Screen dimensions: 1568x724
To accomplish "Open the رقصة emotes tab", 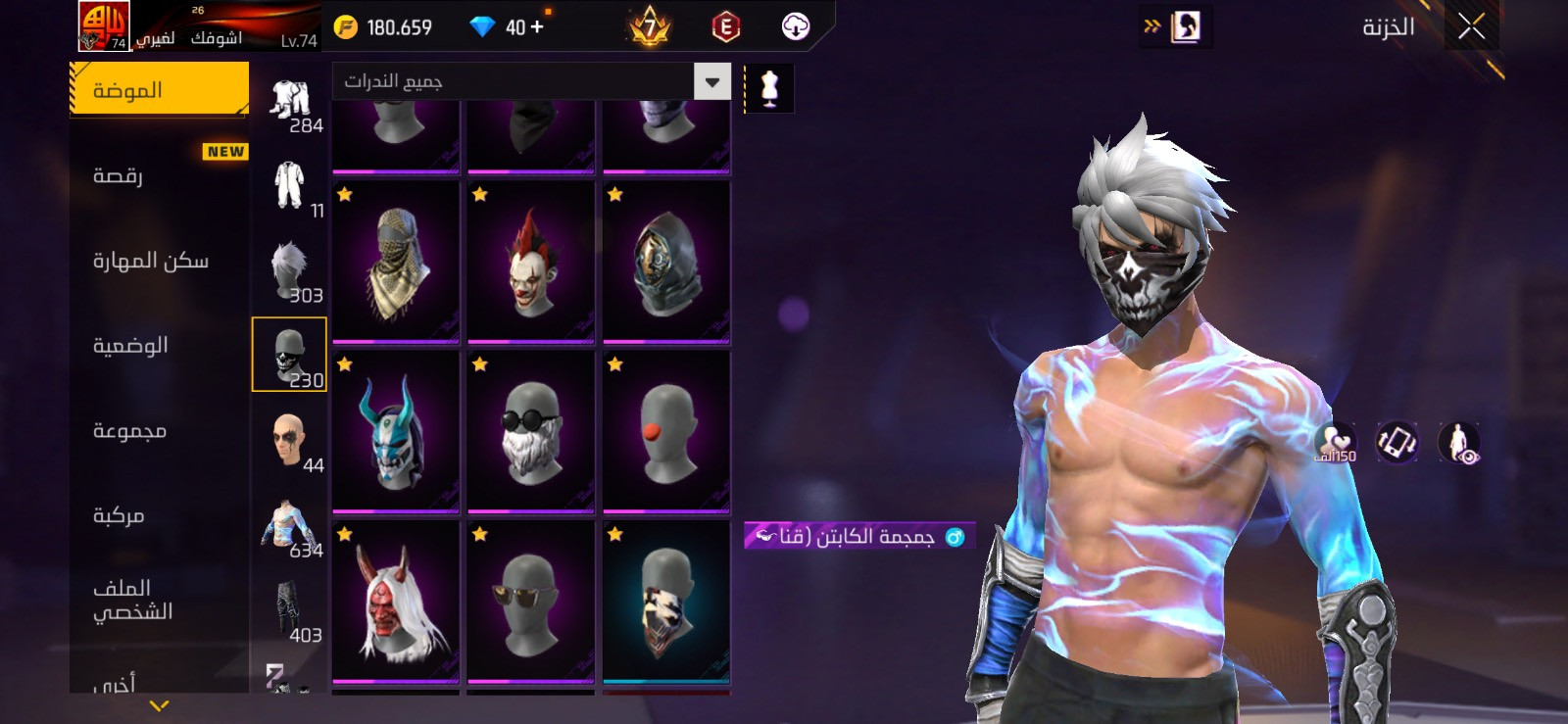I will [119, 176].
